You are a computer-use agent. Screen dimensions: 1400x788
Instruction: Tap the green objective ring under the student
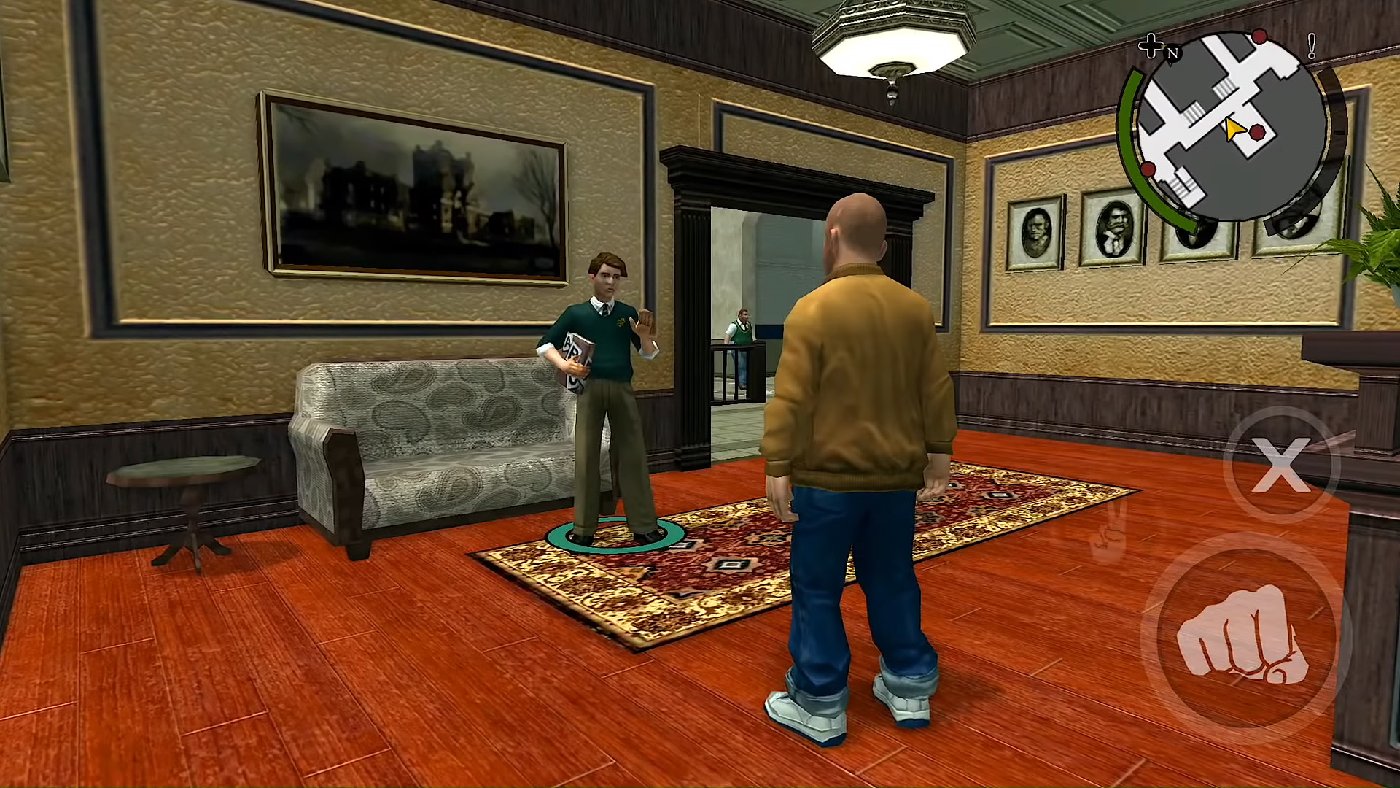[613, 540]
